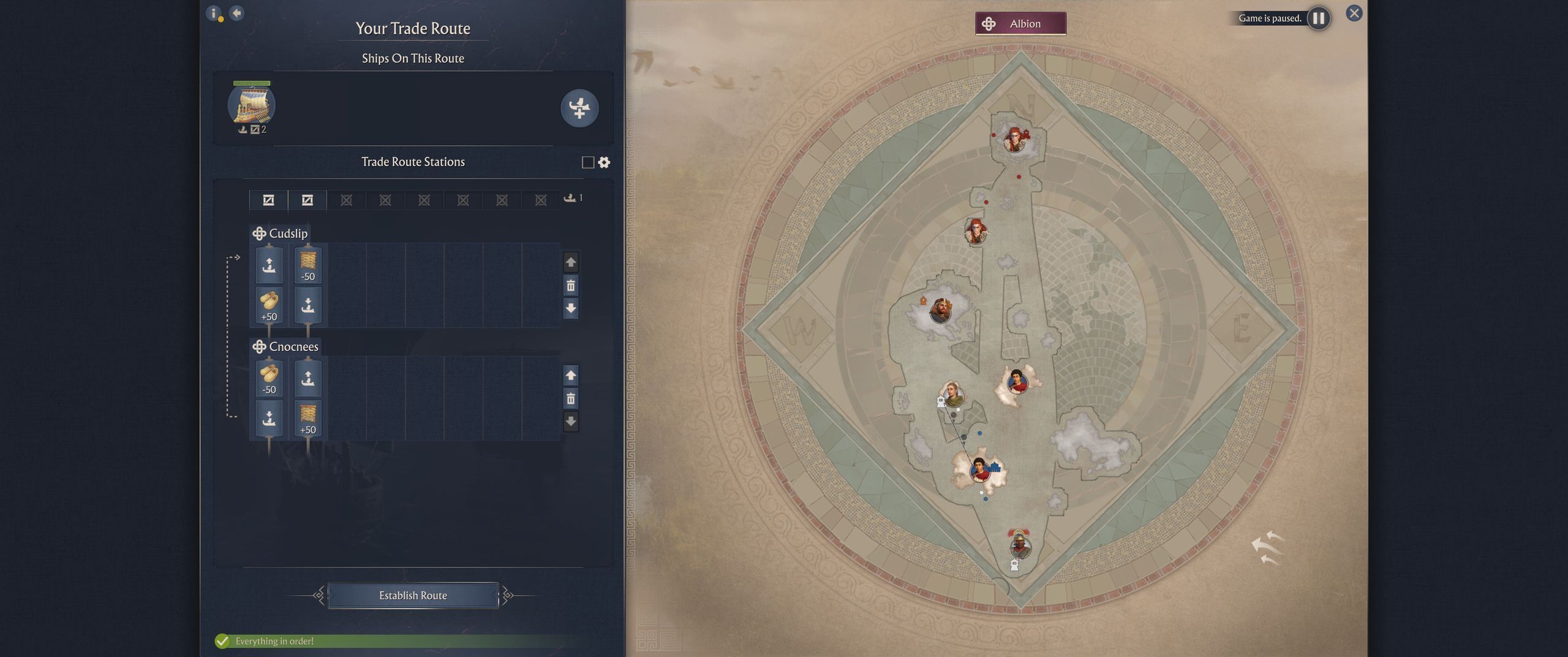Move Cudslip station down
Image resolution: width=1568 pixels, height=657 pixels.
coord(571,308)
